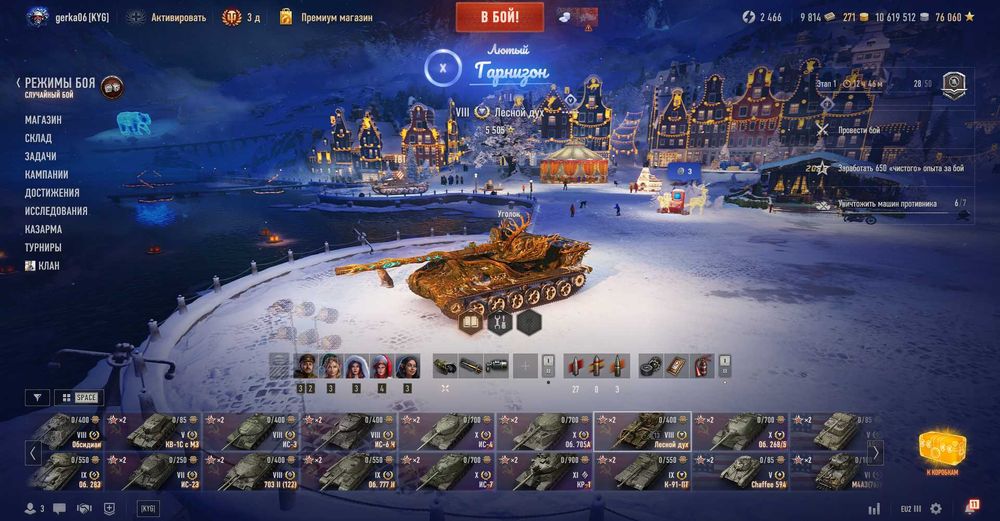
Task: Open the Клан menu entry
Action: 46,265
